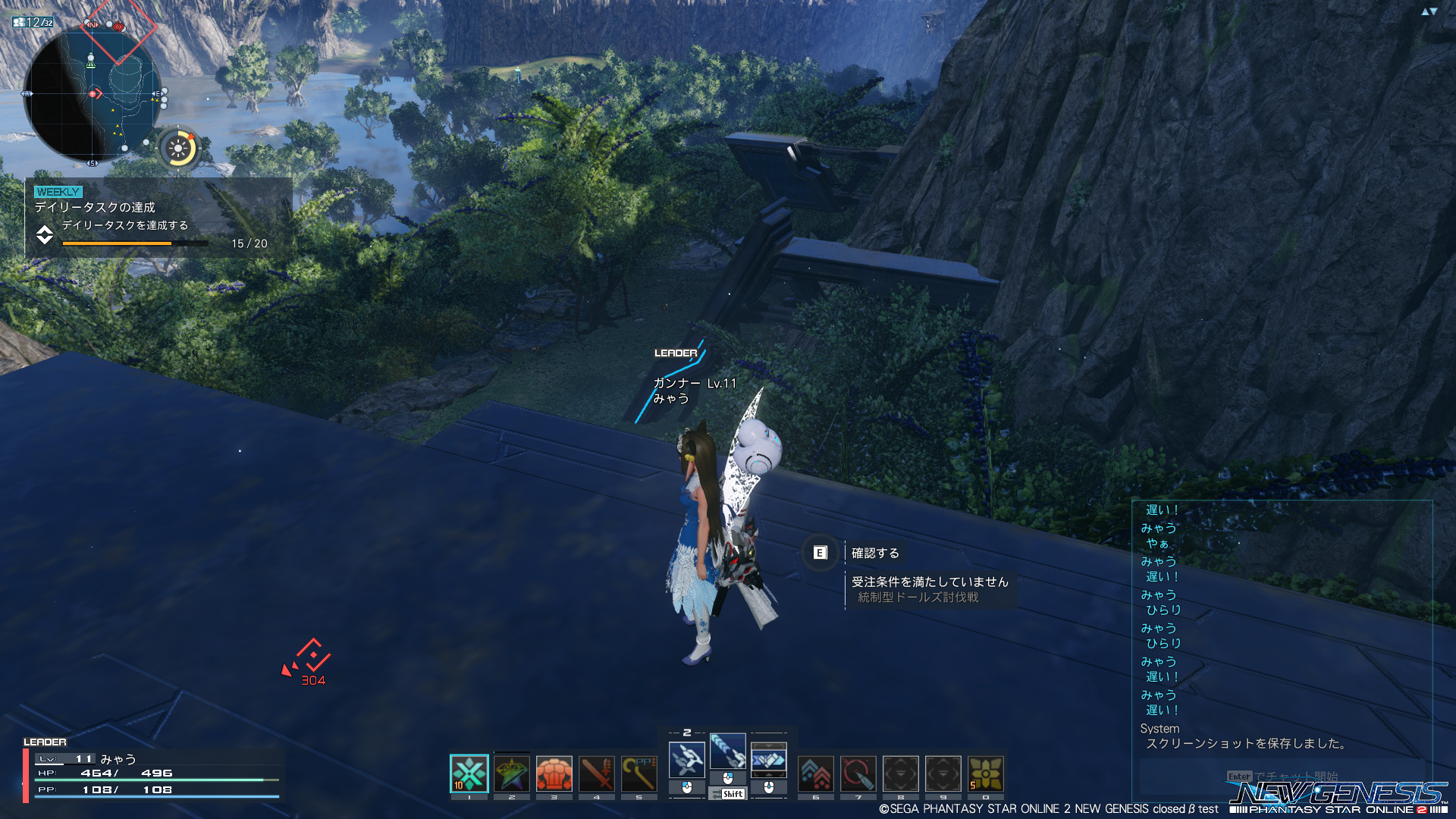The width and height of the screenshot is (1456, 819).
Task: Click the day-night sun clock dial
Action: (179, 149)
